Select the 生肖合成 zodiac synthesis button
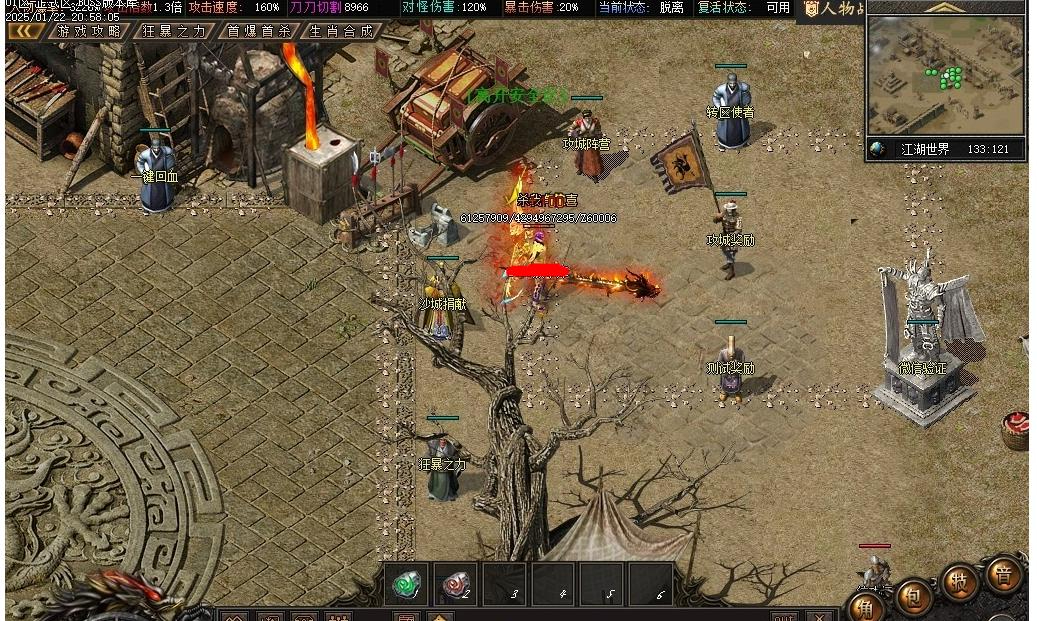The image size is (1037, 621). point(340,31)
